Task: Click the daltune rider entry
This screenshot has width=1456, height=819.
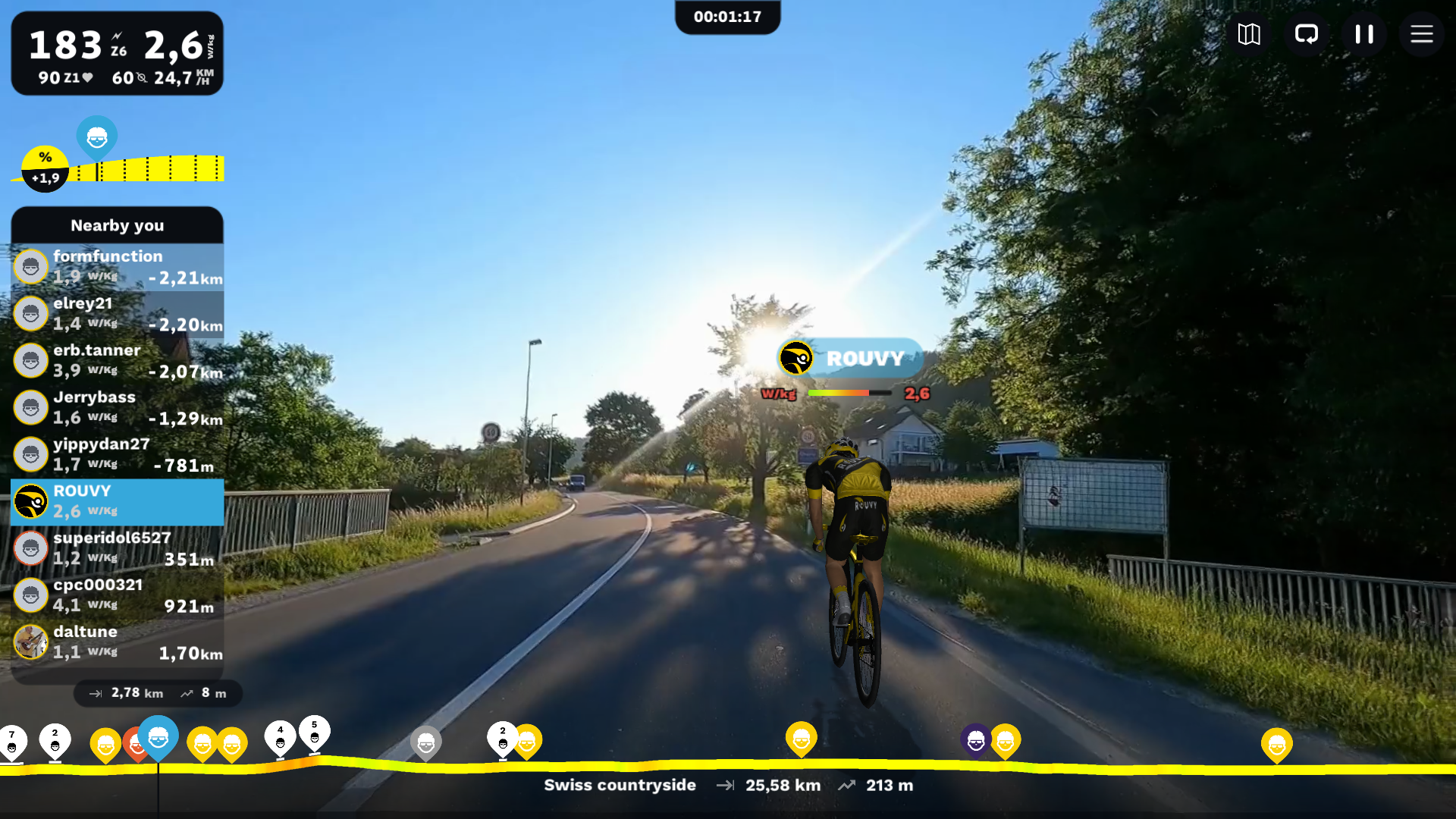Action: (118, 643)
